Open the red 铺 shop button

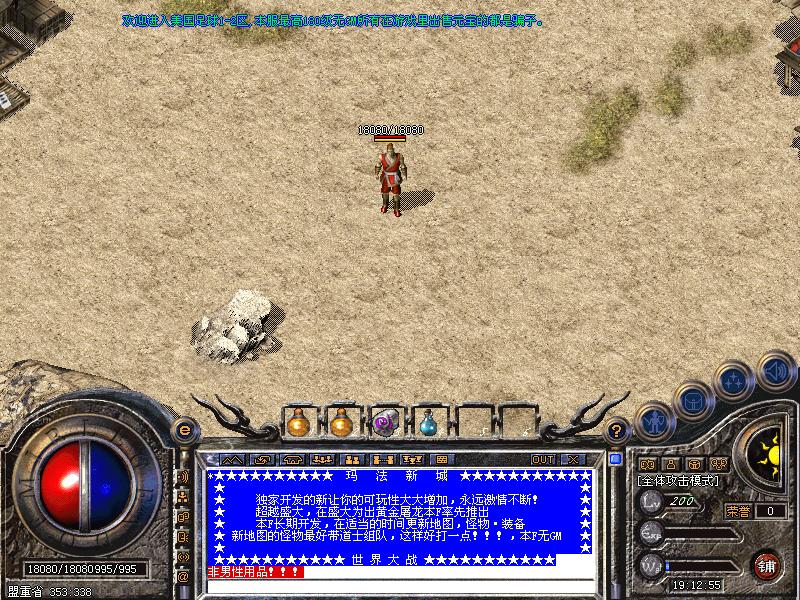click(x=766, y=565)
